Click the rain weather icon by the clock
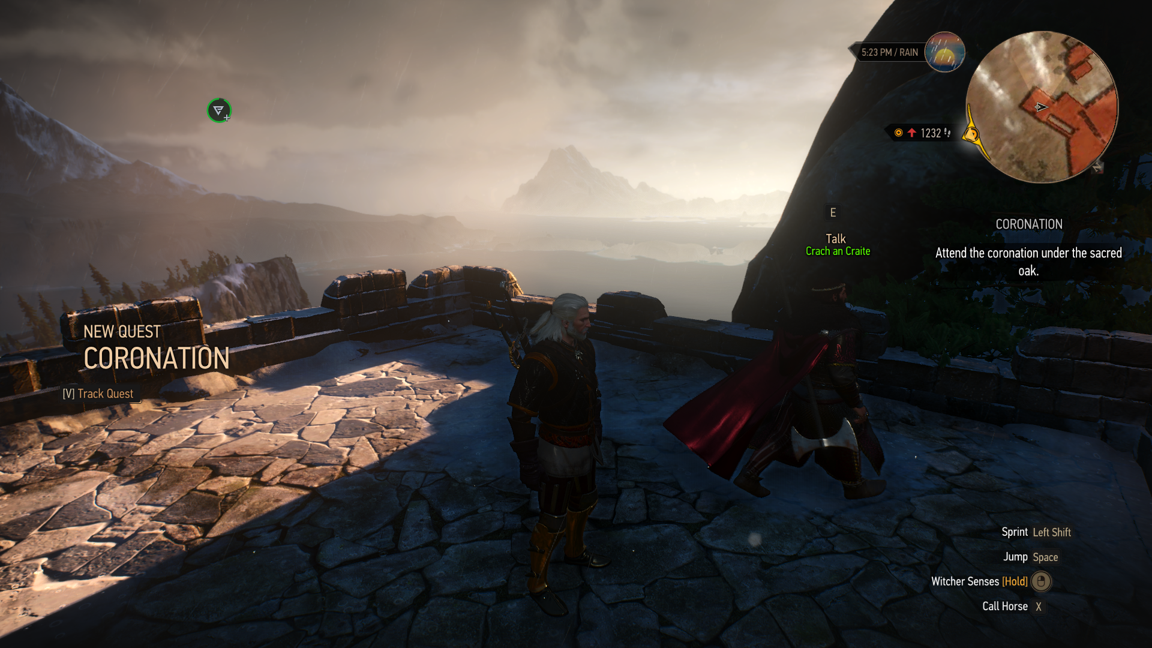 click(x=944, y=52)
